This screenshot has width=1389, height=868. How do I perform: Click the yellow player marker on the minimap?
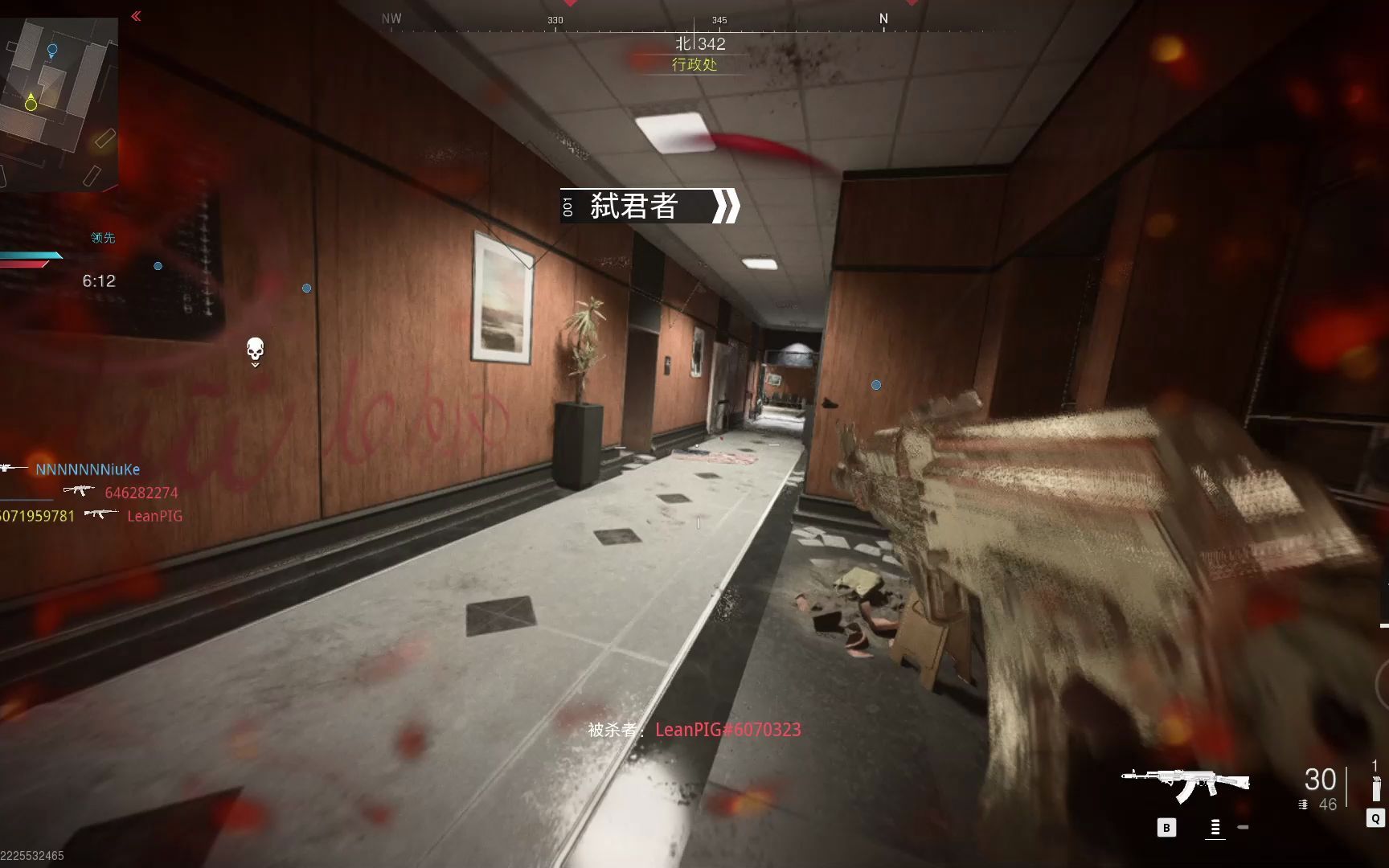click(30, 103)
